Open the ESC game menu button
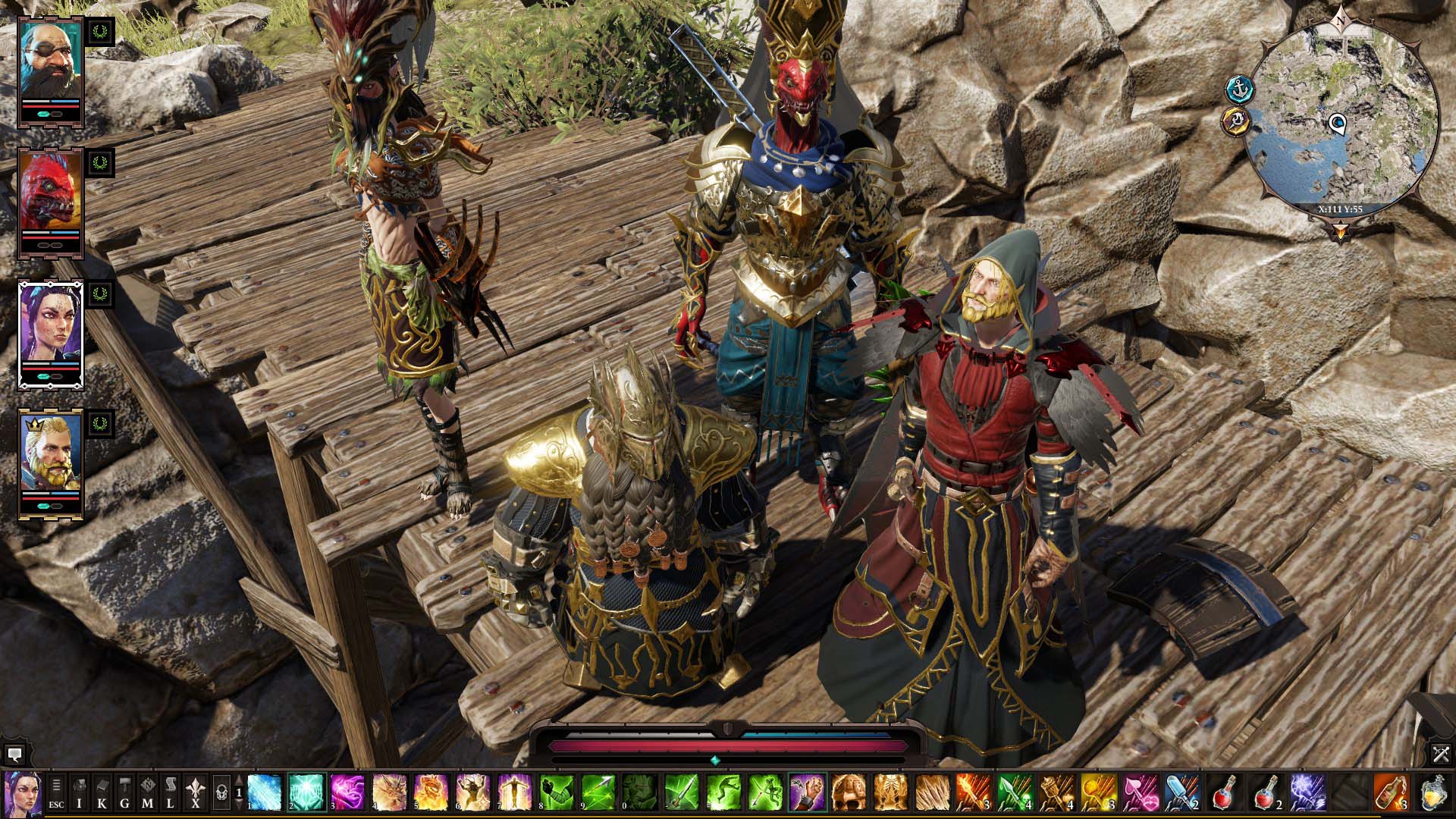This screenshot has width=1456, height=819. point(56,793)
